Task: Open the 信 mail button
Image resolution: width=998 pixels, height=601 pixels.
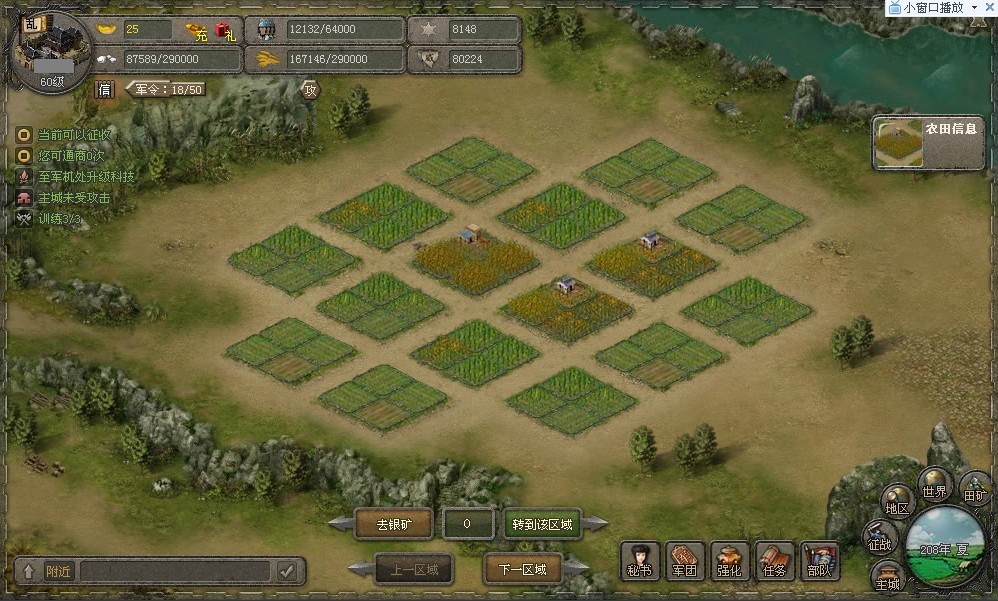Action: coord(105,89)
